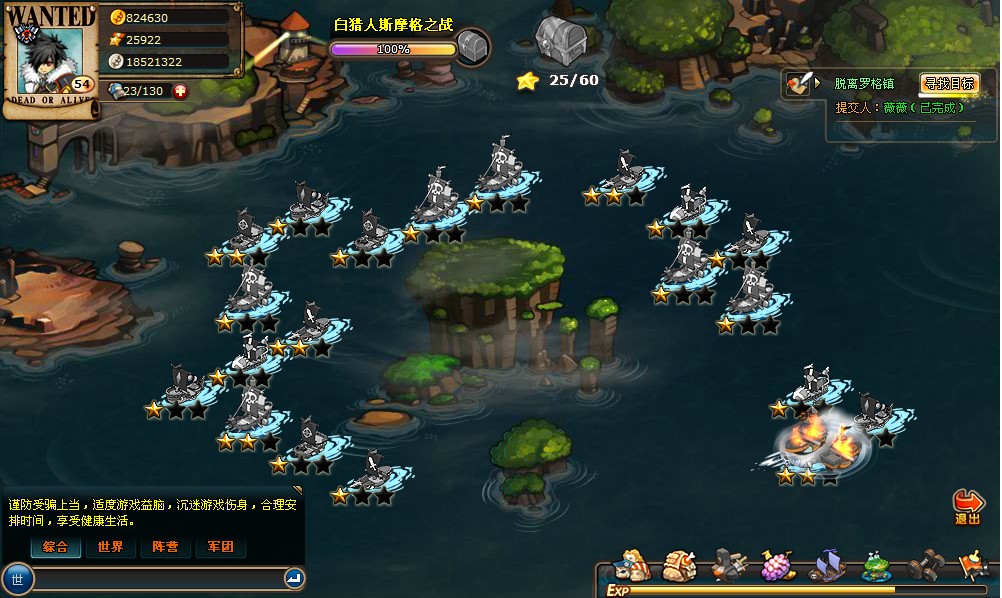The width and height of the screenshot is (1002, 598).
Task: Switch to the 世界 chat tab
Action: click(x=111, y=547)
